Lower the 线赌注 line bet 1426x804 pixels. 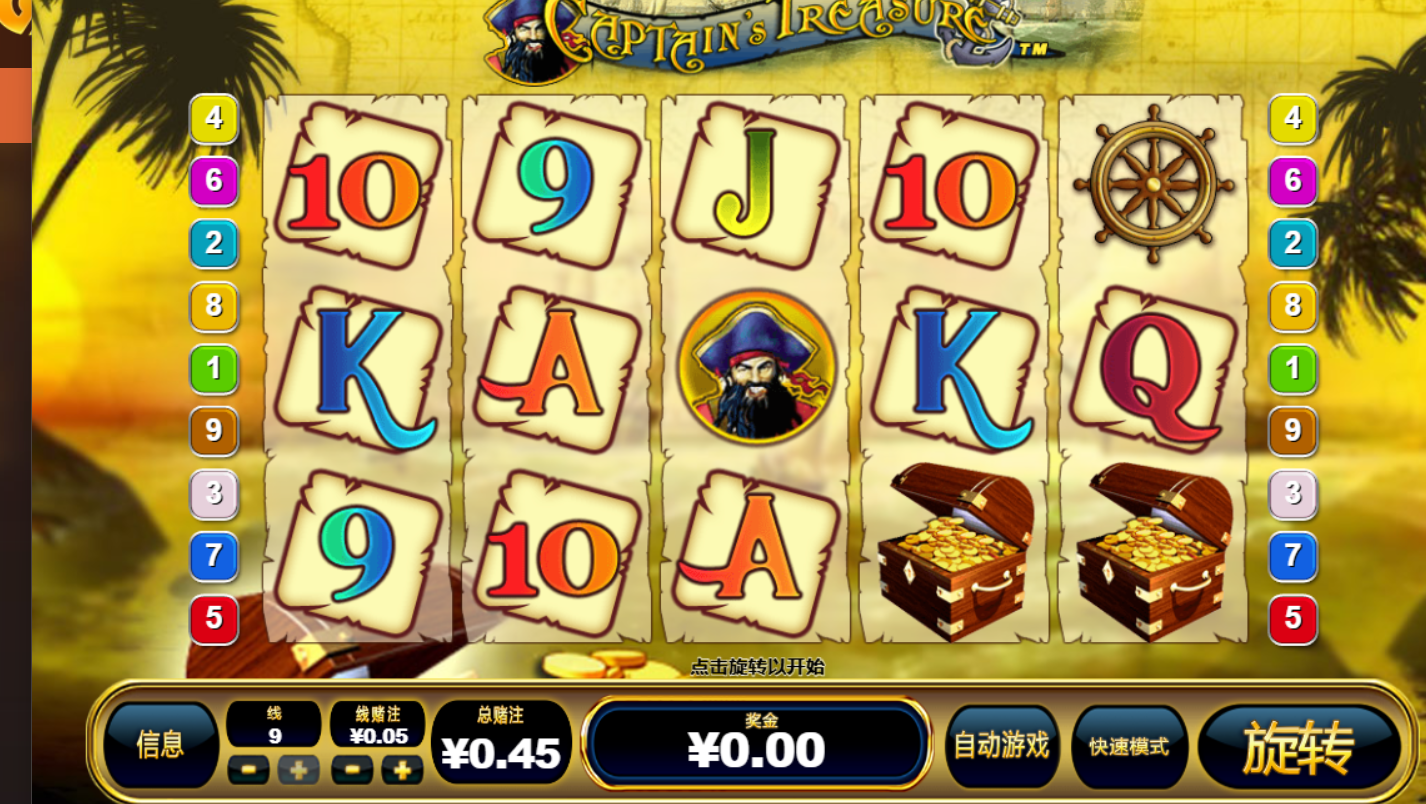[352, 769]
